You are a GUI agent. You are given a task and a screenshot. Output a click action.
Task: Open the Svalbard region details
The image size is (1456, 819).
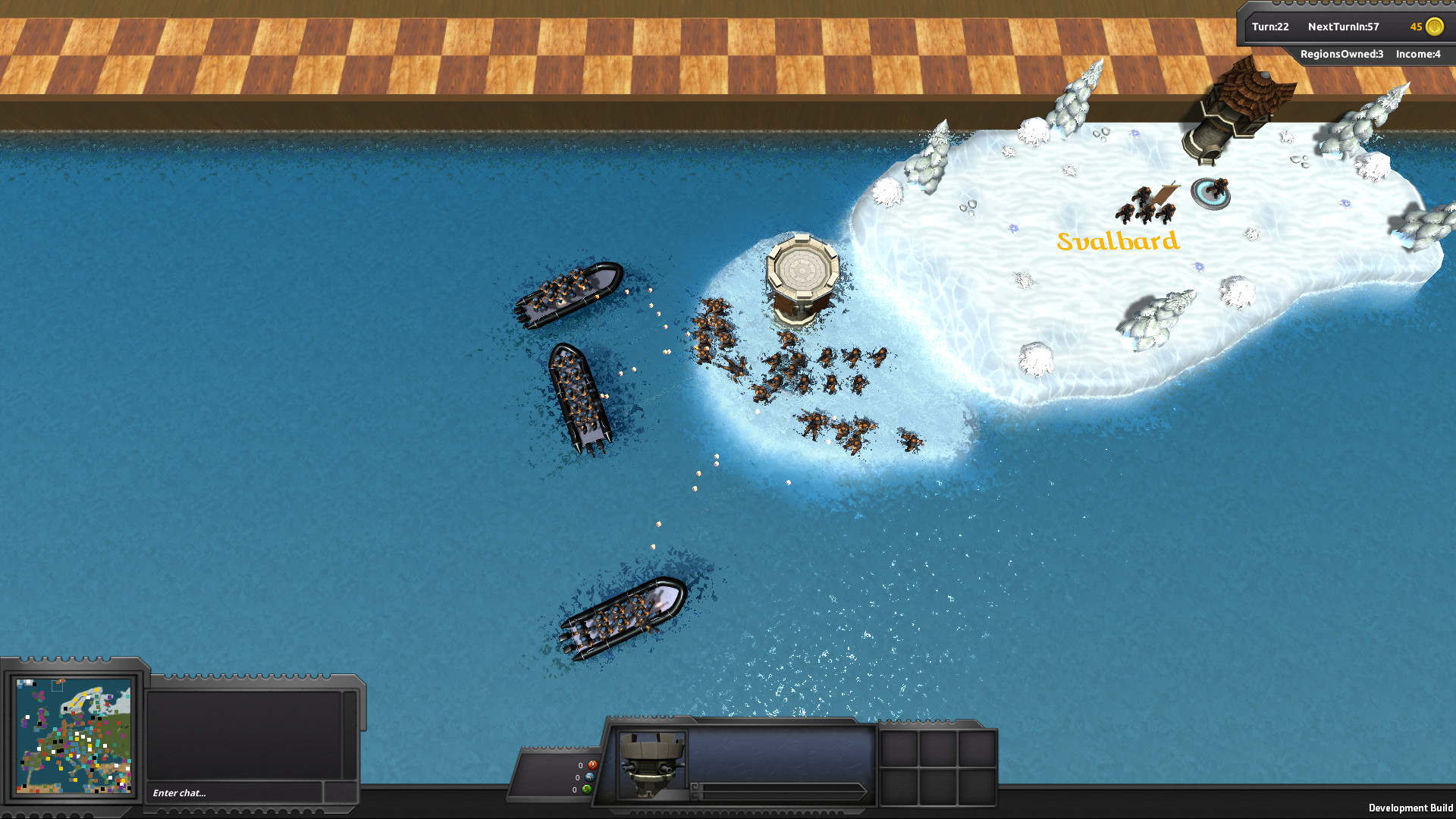tap(1119, 243)
